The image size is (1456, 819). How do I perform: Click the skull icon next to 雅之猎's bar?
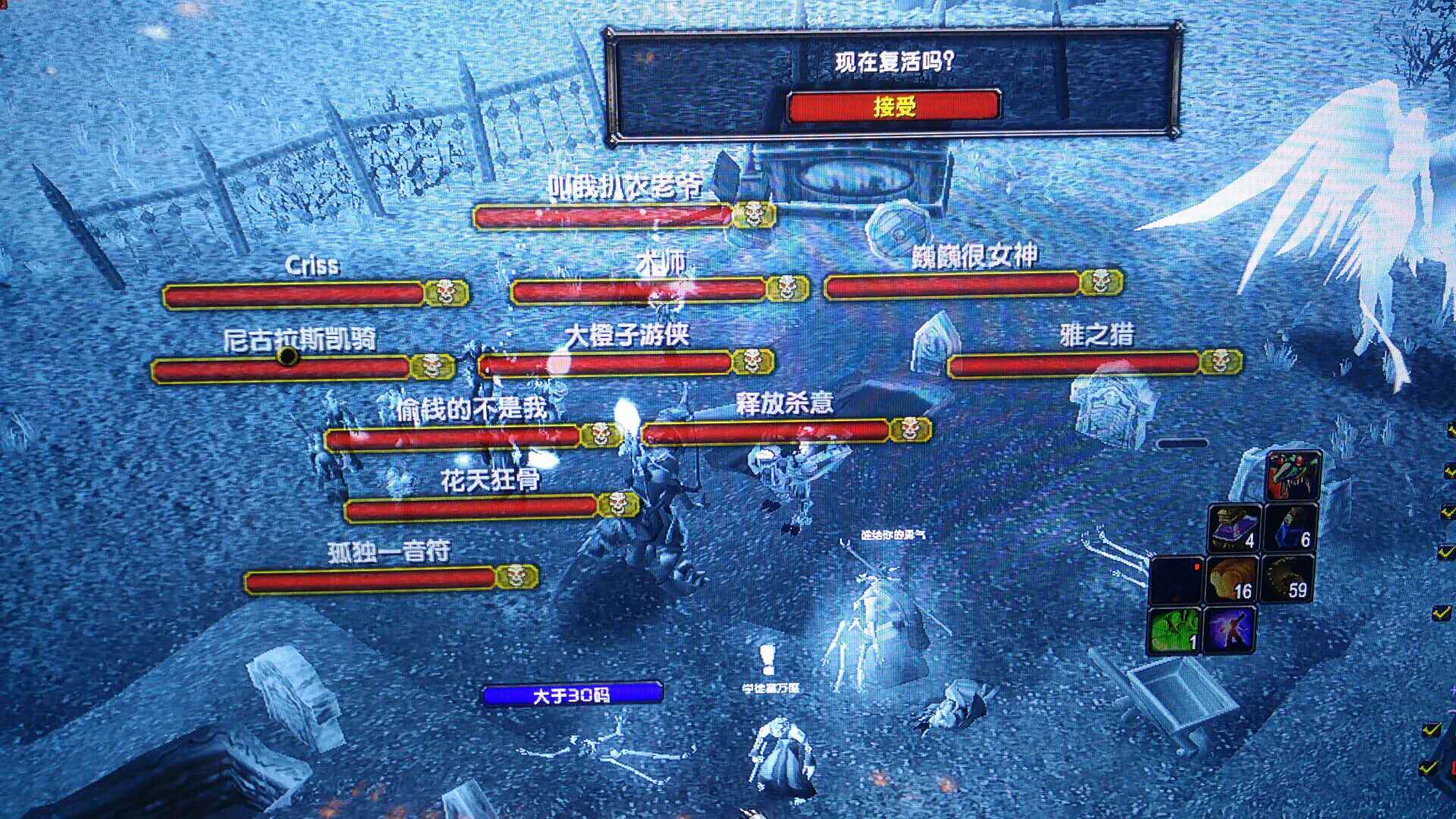[1222, 362]
